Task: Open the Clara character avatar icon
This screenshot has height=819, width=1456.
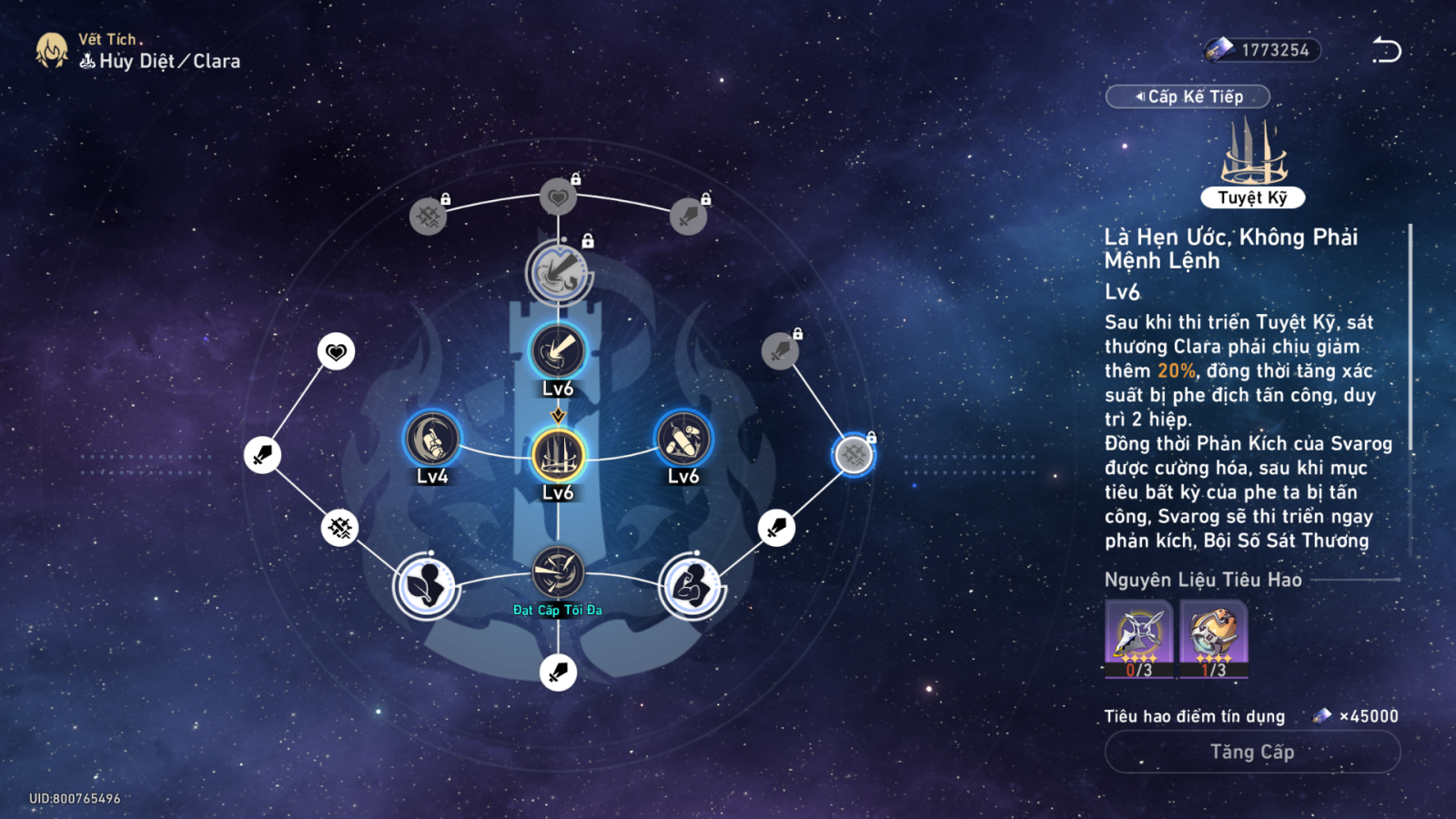Action: [x=52, y=51]
